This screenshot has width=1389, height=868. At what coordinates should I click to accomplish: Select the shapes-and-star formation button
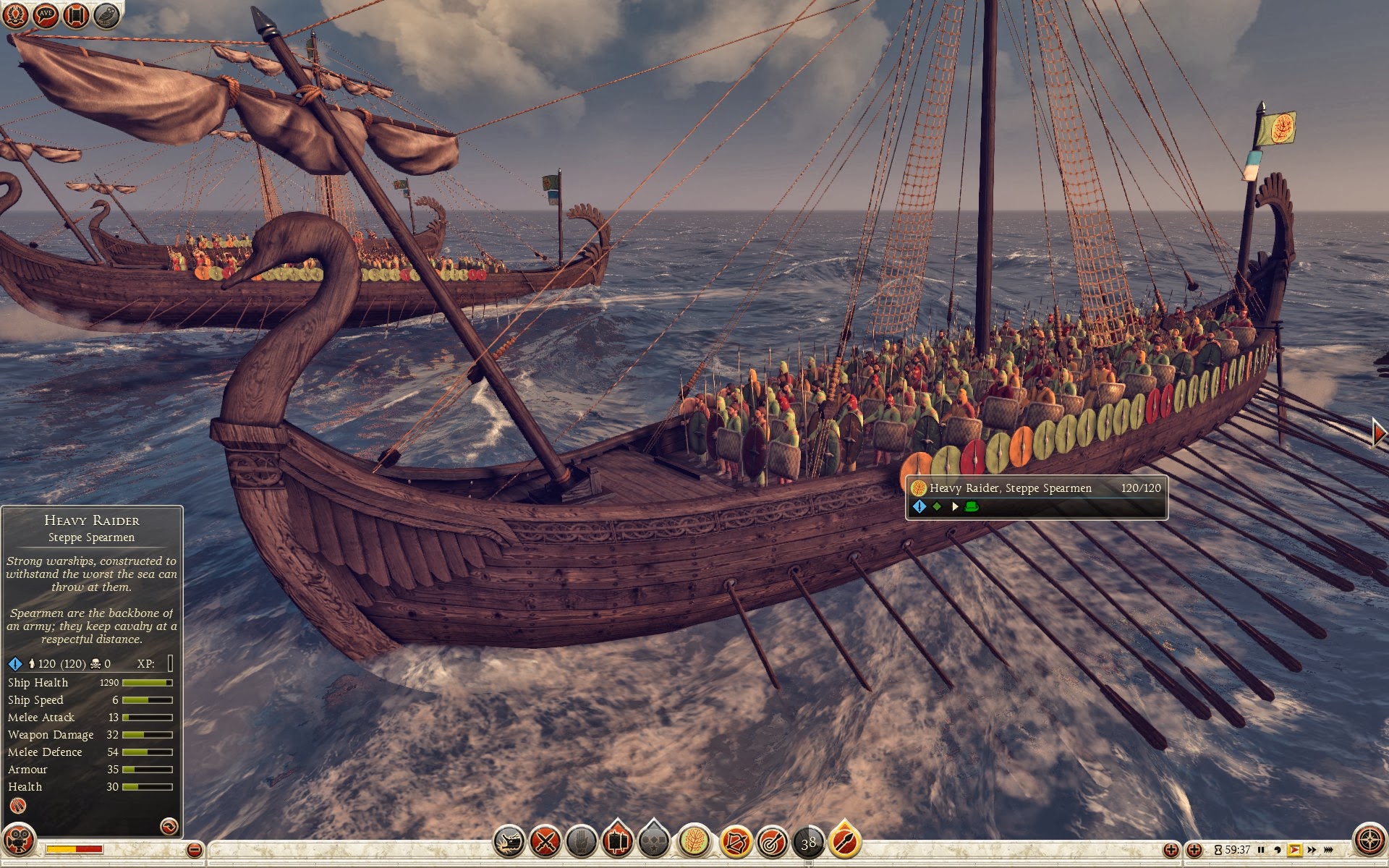click(x=654, y=842)
